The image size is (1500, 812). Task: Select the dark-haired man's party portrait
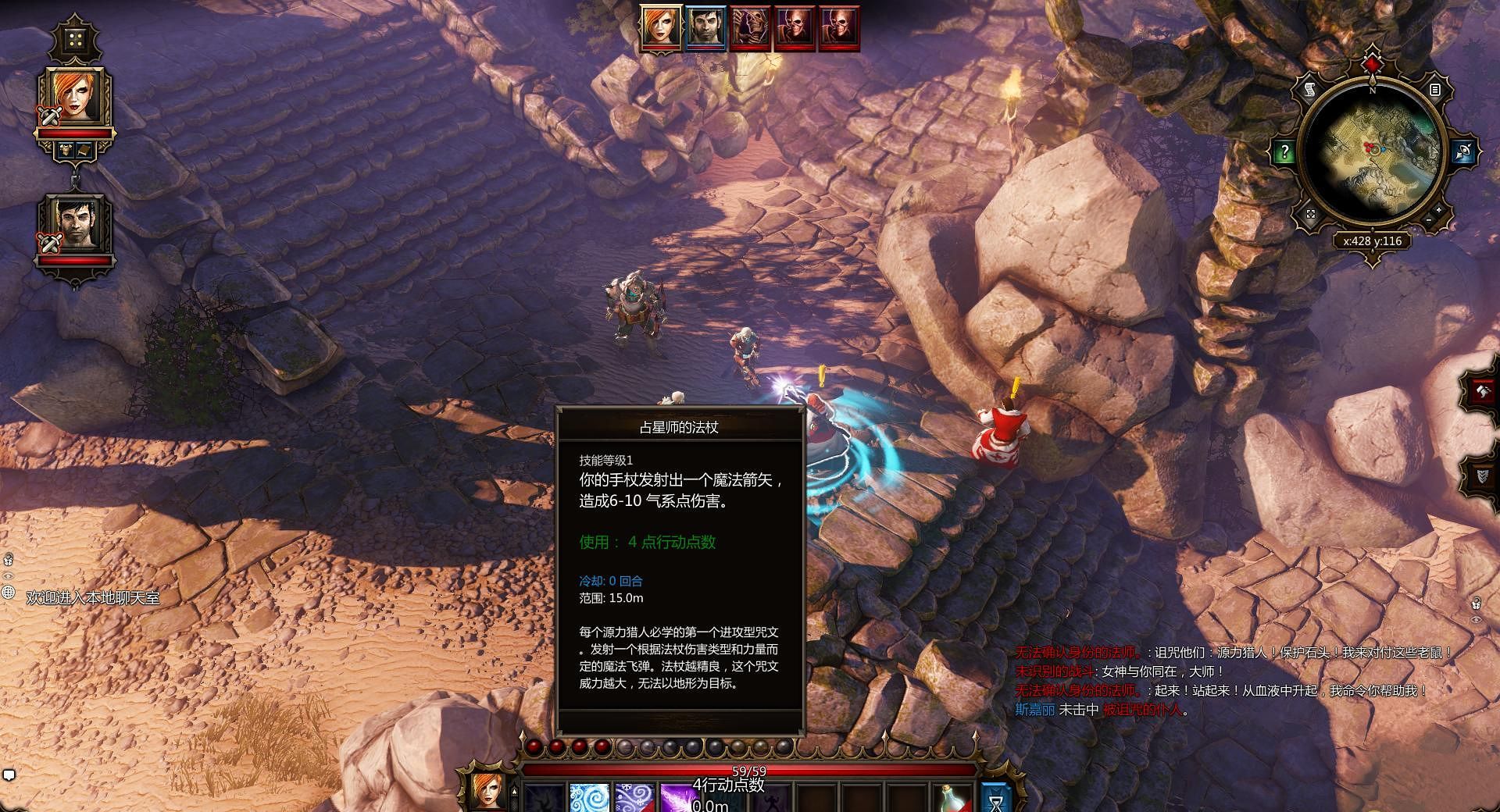coord(75,223)
